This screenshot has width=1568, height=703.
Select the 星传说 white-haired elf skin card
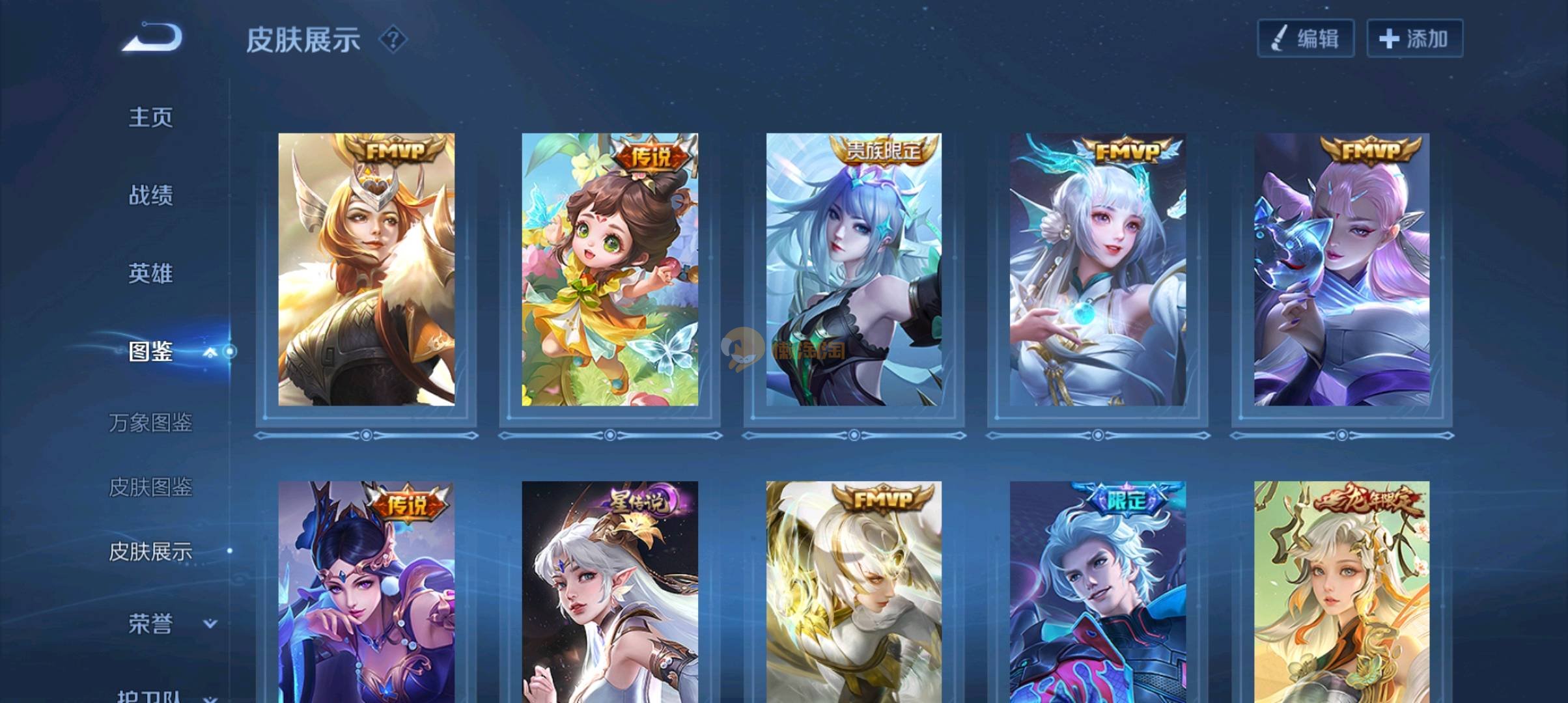pyautogui.click(x=609, y=592)
